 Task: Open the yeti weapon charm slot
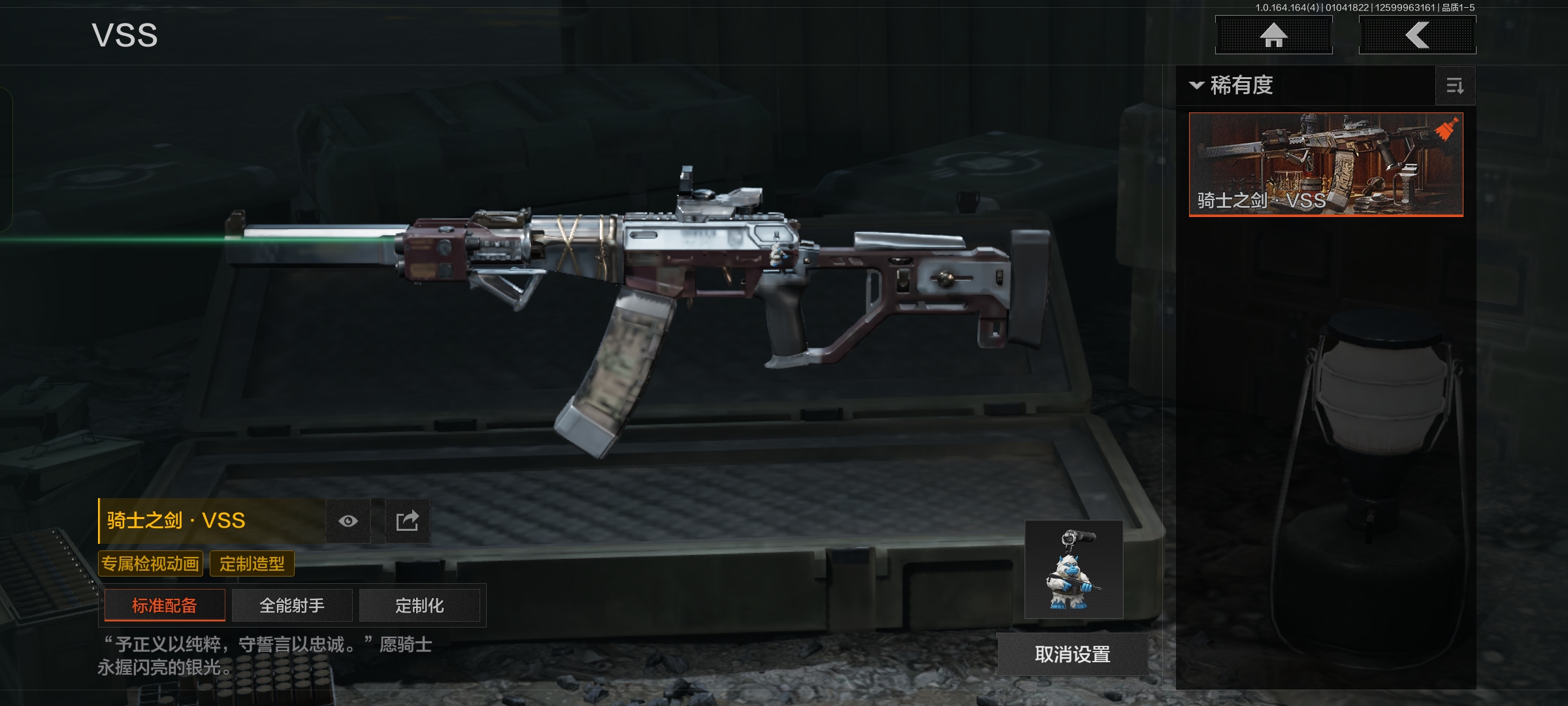click(1073, 570)
